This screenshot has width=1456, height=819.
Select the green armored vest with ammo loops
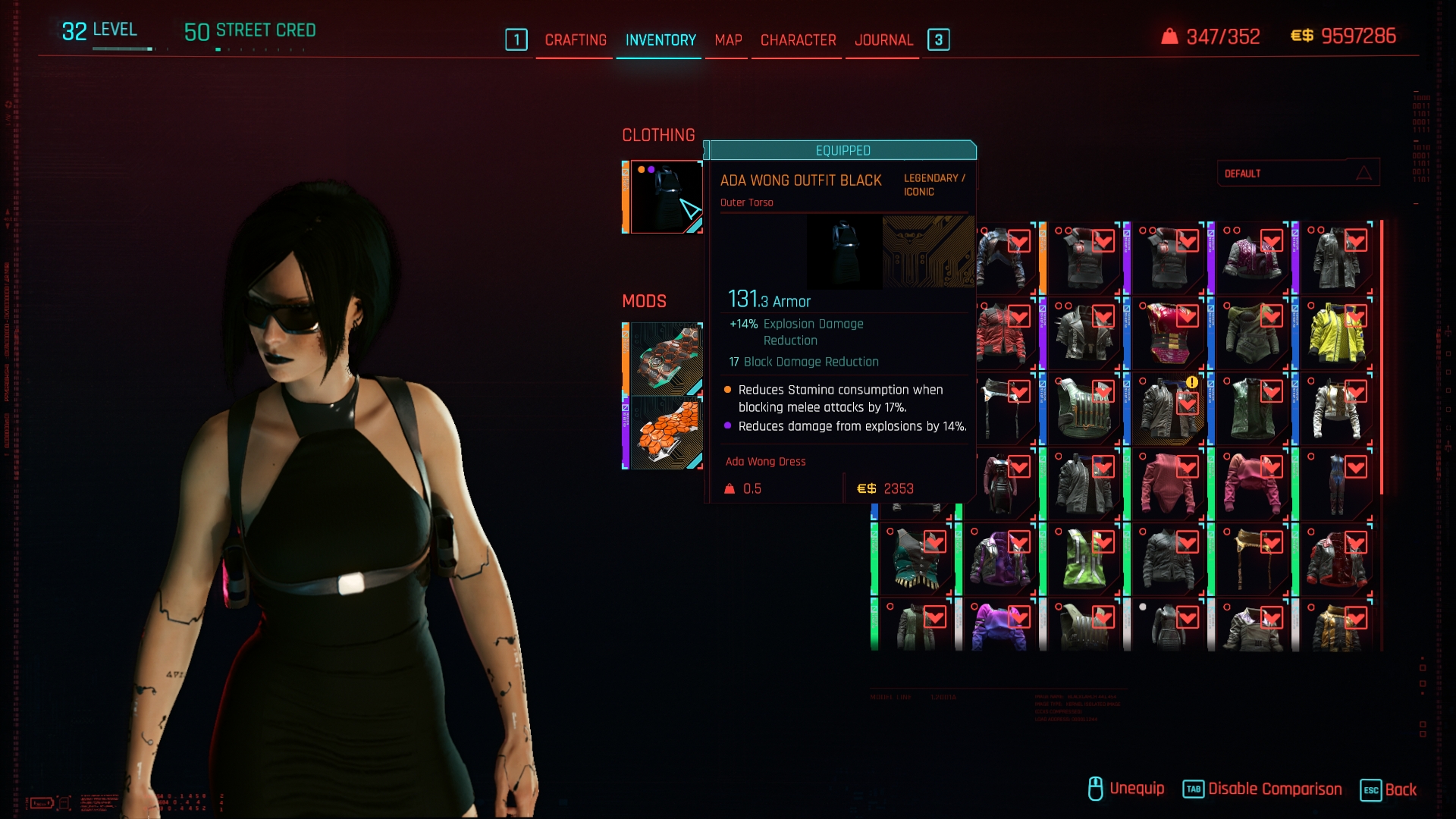pyautogui.click(x=1084, y=409)
